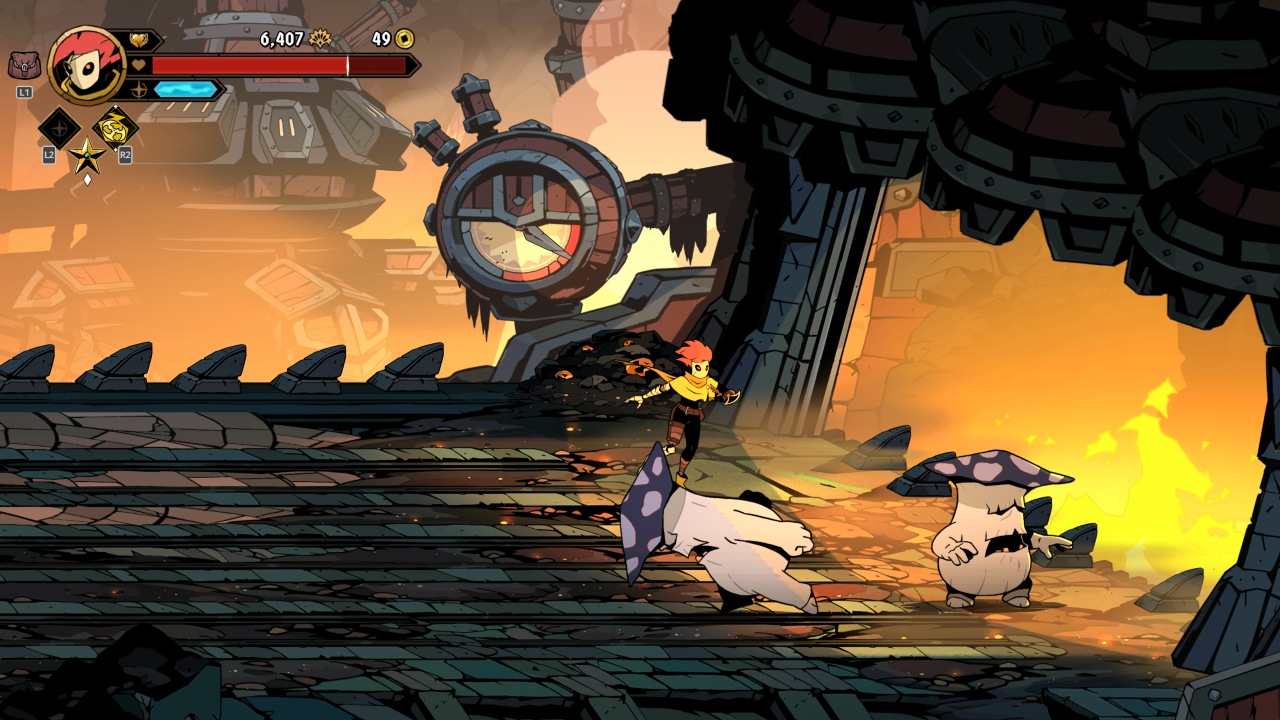Select the dark empty skill diamond slot
The image size is (1280, 720).
pos(59,128)
